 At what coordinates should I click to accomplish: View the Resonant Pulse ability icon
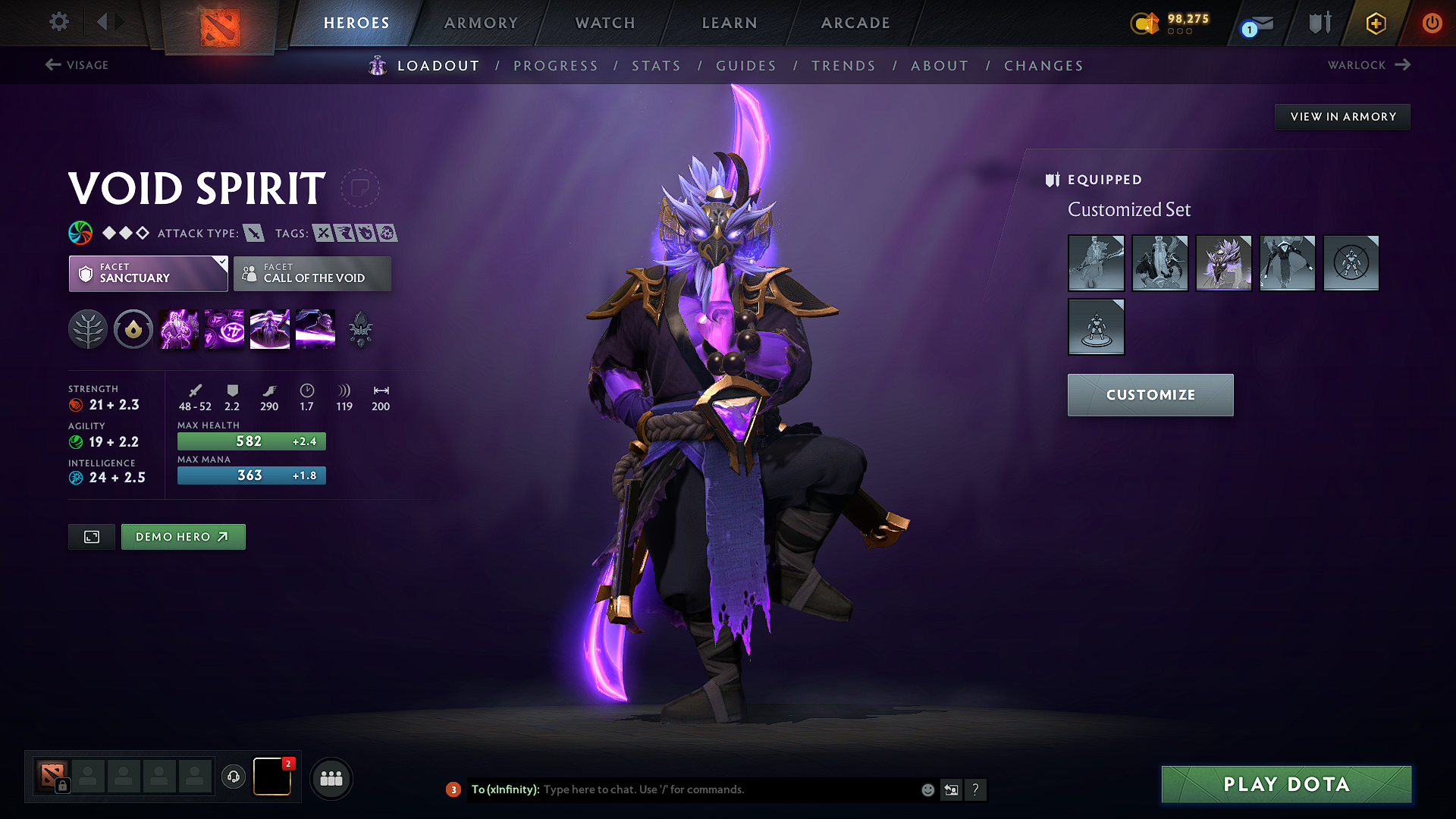pos(269,329)
